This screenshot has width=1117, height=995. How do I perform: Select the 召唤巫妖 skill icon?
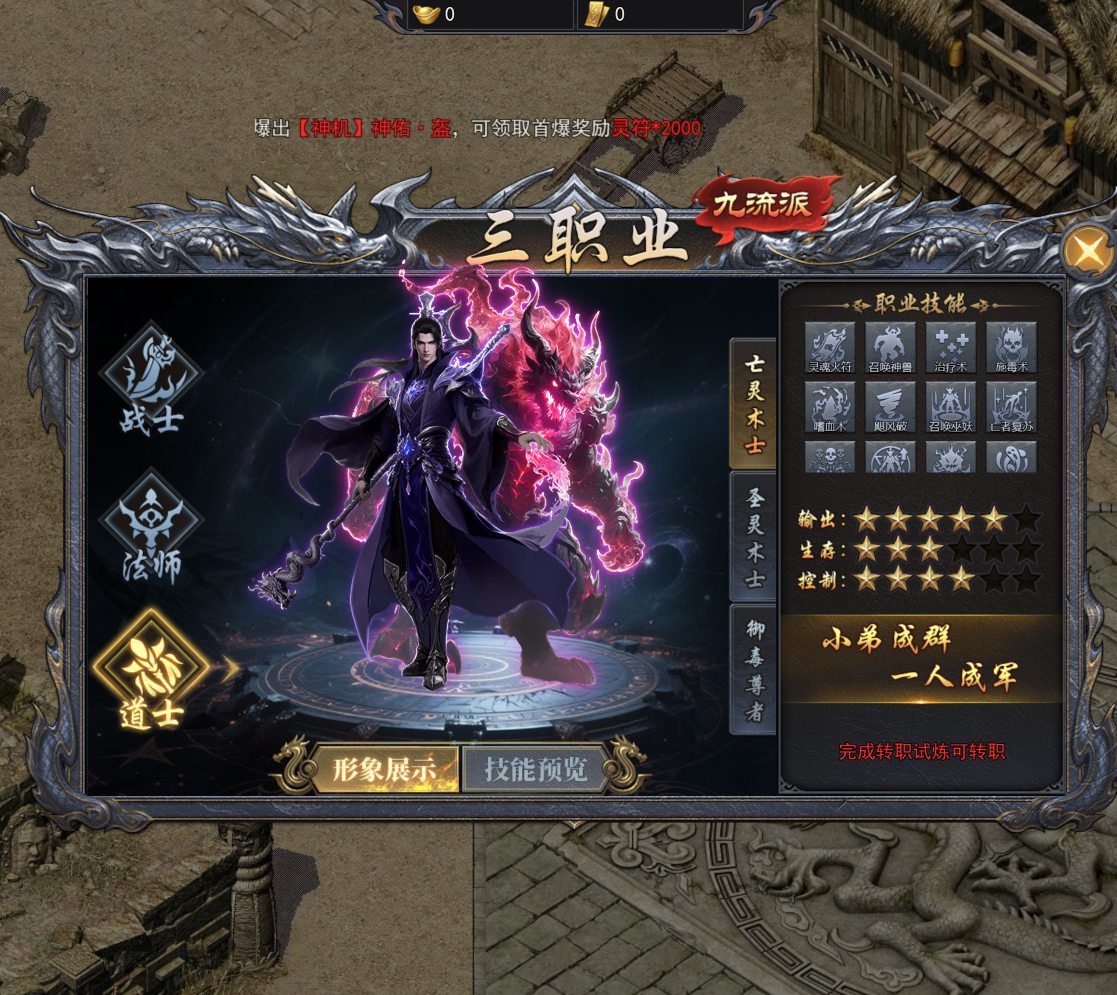coord(951,406)
